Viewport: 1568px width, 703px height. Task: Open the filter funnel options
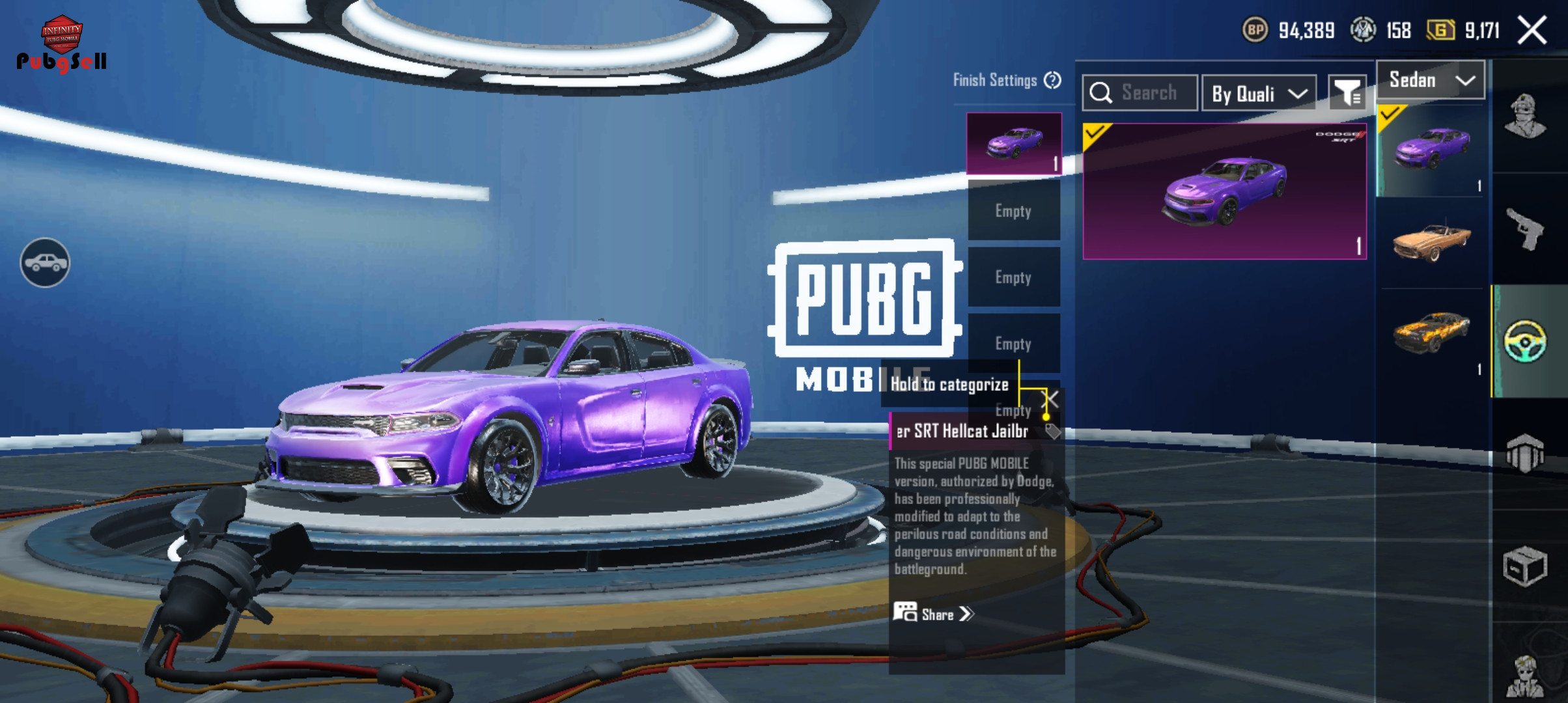pyautogui.click(x=1347, y=94)
